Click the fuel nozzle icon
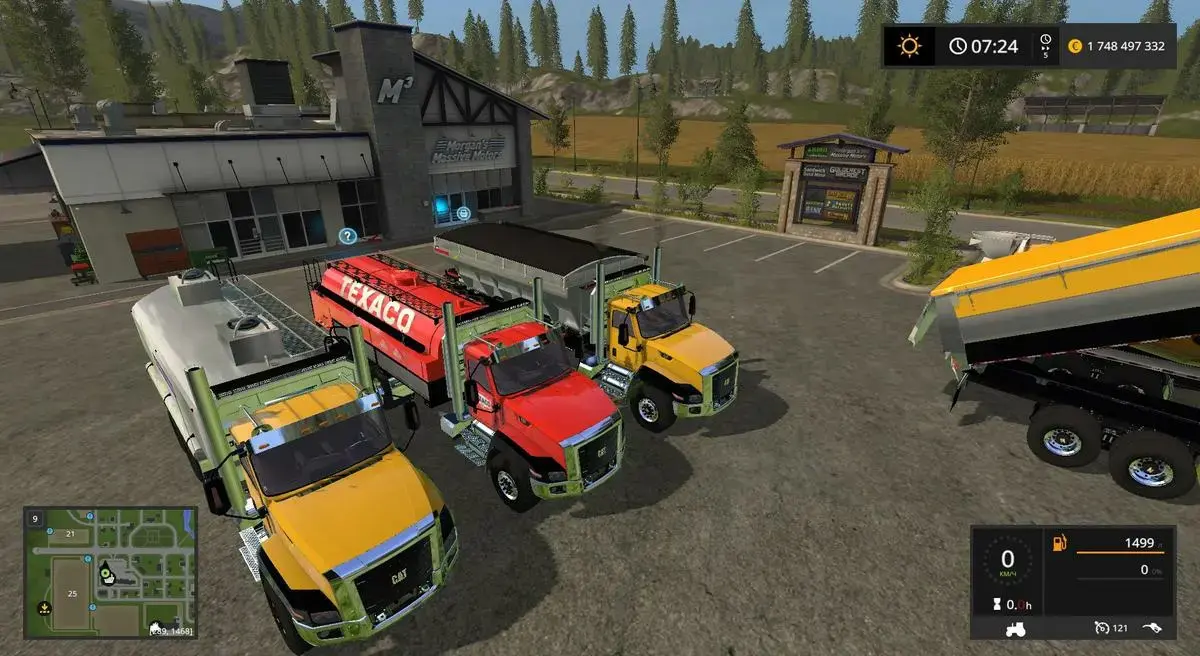Image resolution: width=1200 pixels, height=656 pixels. (1153, 628)
